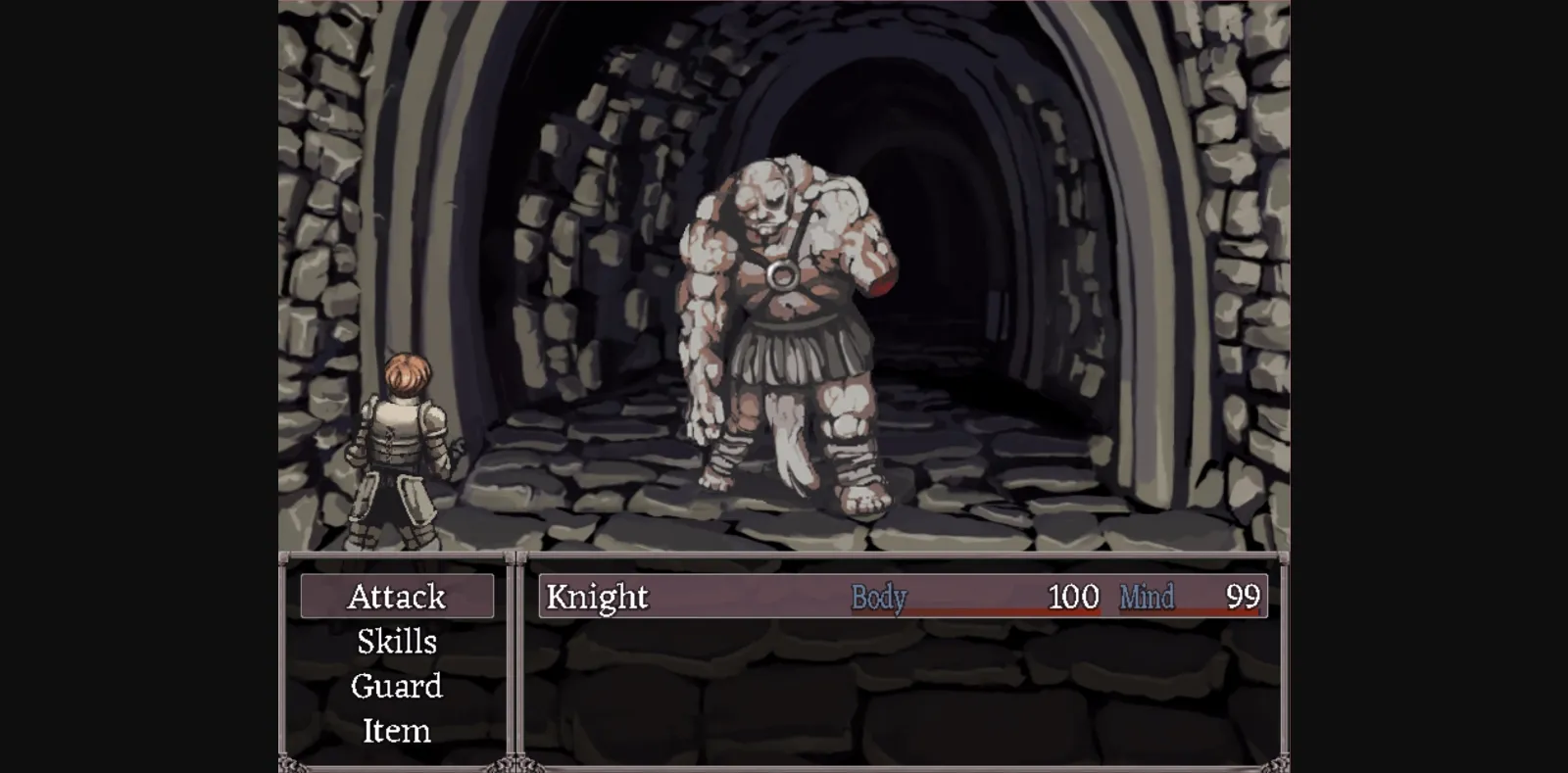
Task: Click the Body stat label
Action: (880, 598)
